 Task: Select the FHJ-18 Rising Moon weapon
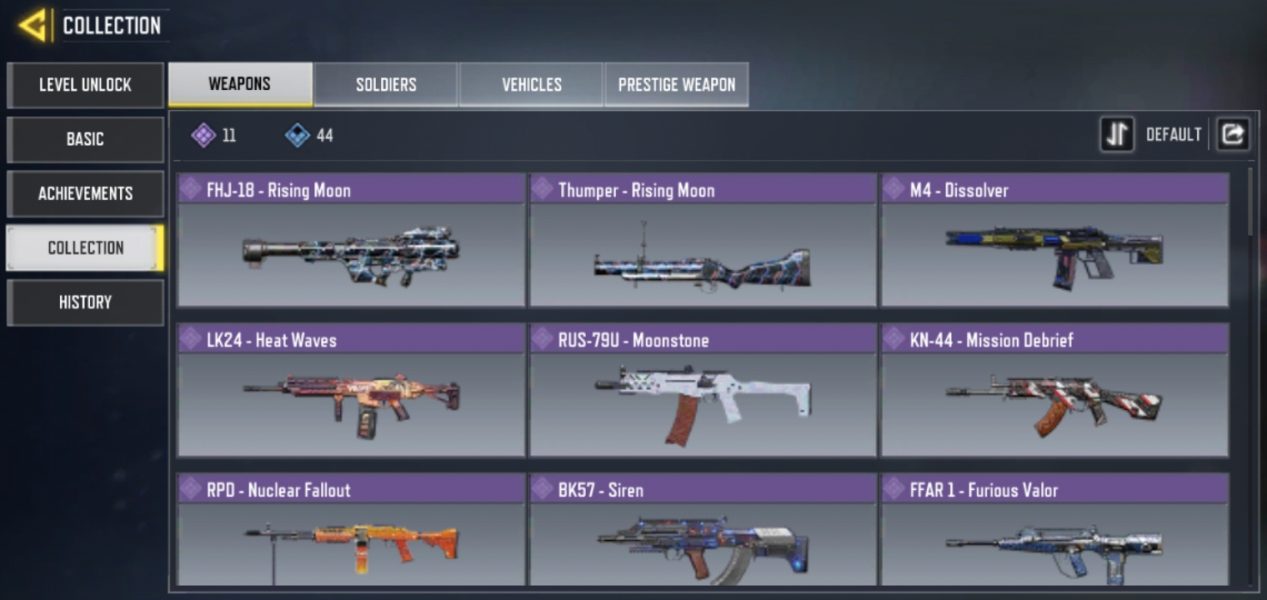(x=351, y=240)
